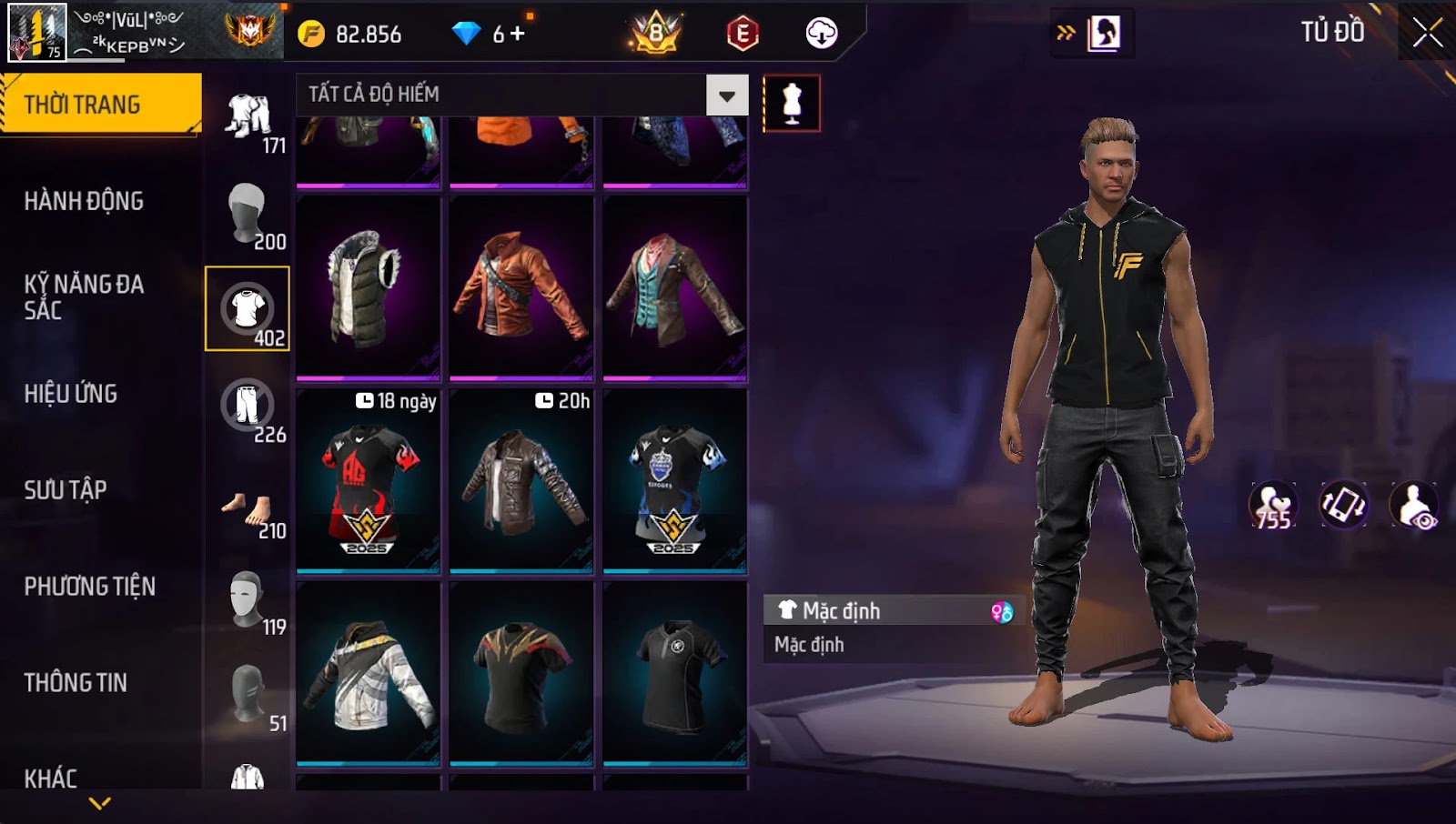The height and width of the screenshot is (824, 1456).
Task: Open the Tất Cả Độ Hiếm rarity dropdown
Action: tap(726, 95)
